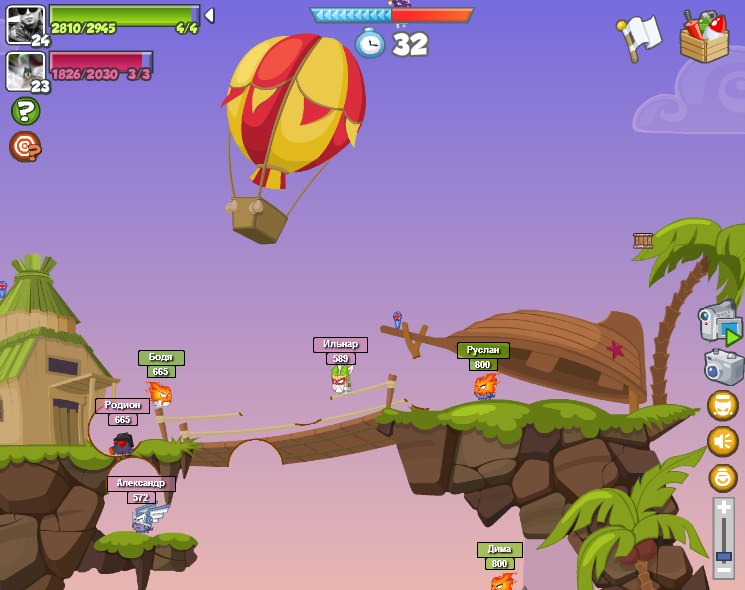Image resolution: width=745 pixels, height=590 pixels.
Task: Start video recording with the camcorder icon
Action: [x=720, y=322]
